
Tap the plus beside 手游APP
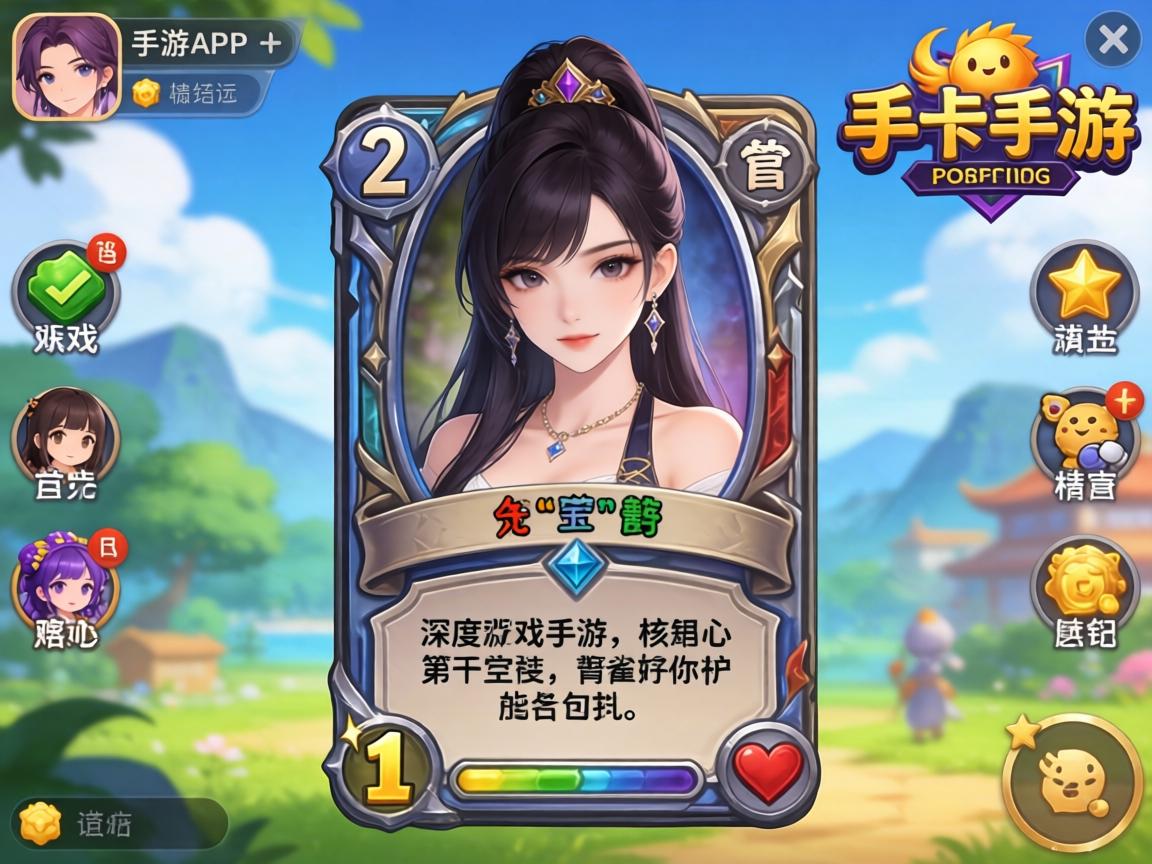(x=269, y=43)
